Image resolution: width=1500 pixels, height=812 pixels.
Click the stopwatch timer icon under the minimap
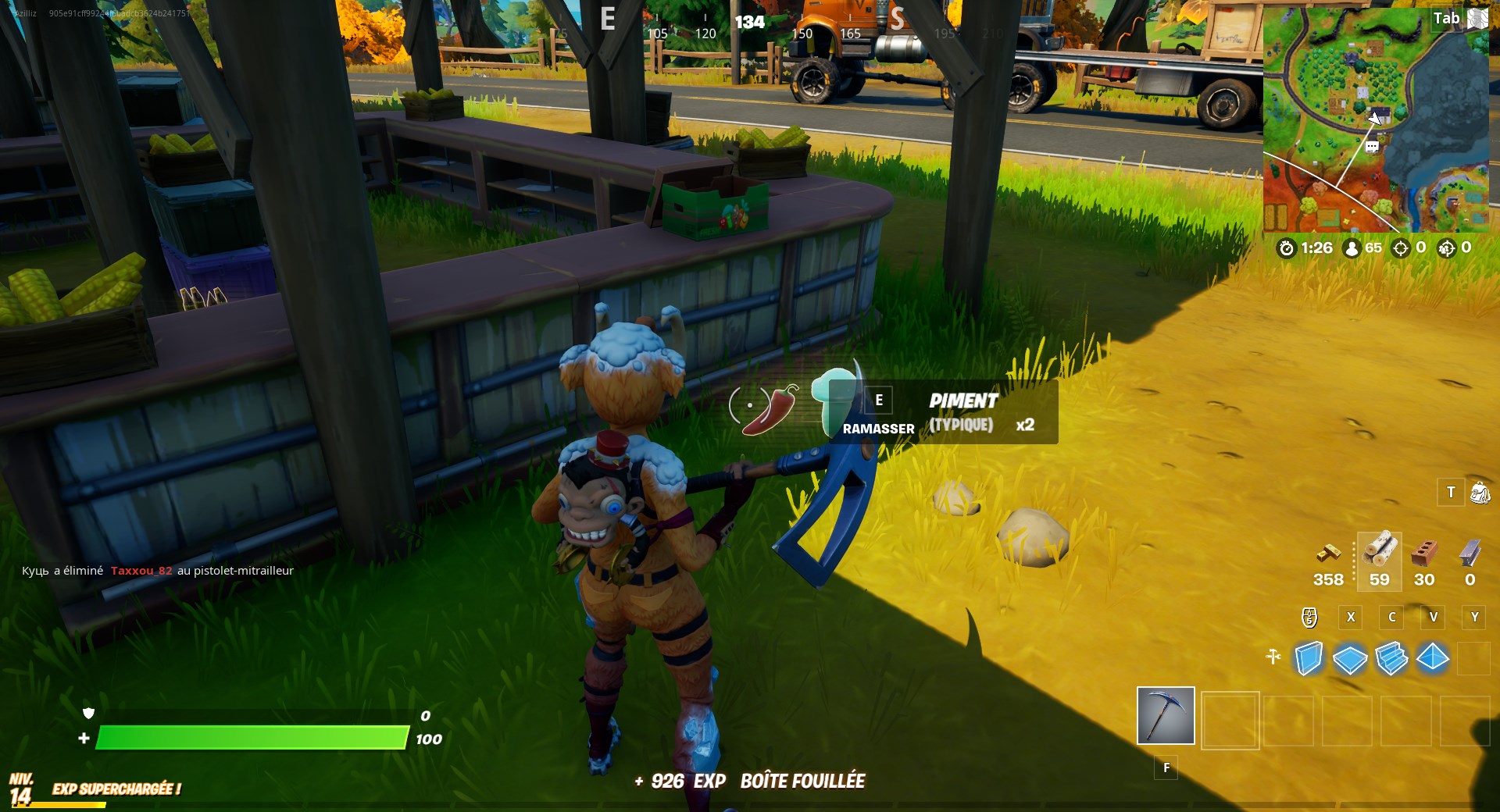click(x=1288, y=249)
